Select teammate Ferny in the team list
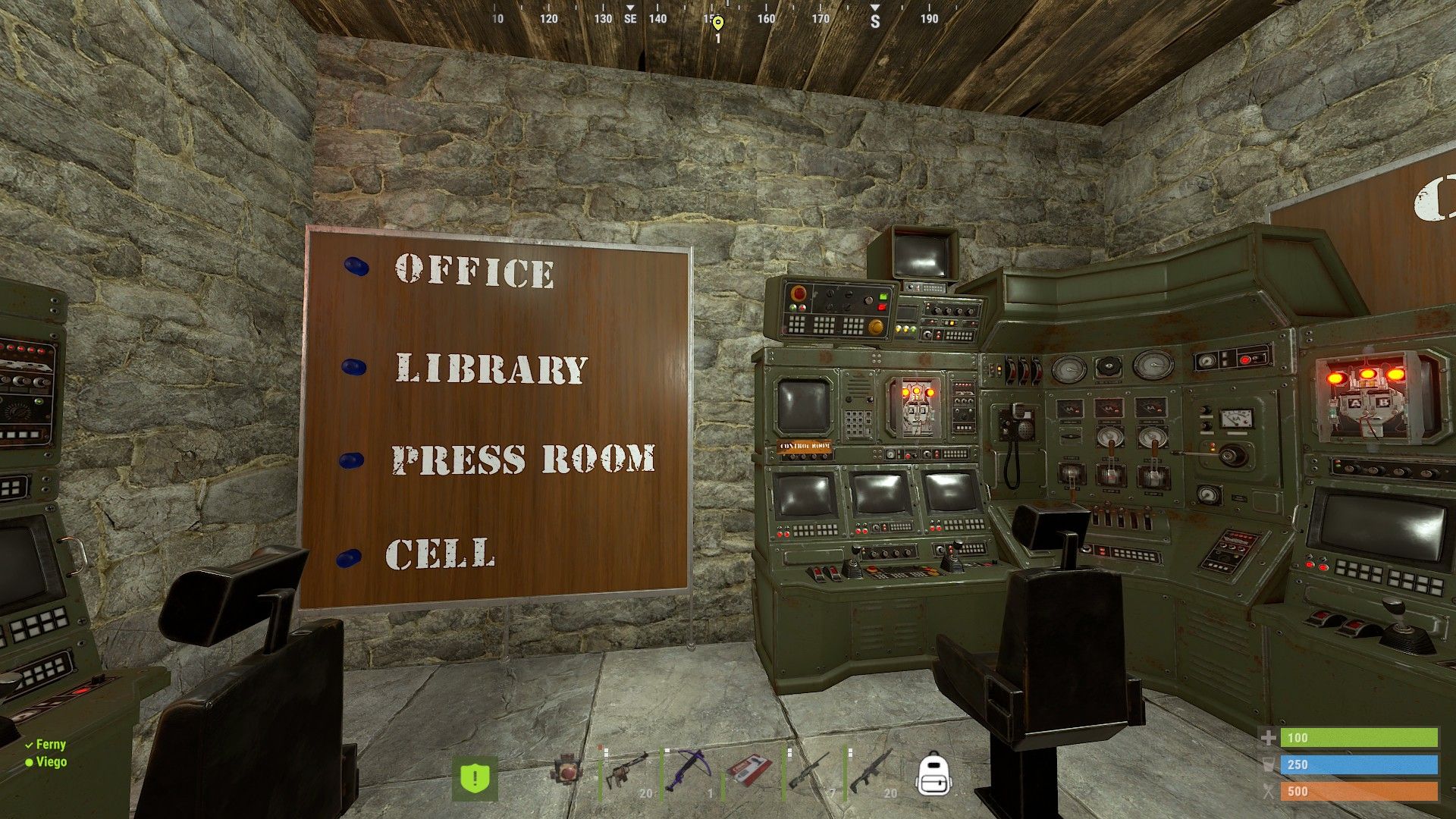This screenshot has width=1456, height=819. [50, 745]
